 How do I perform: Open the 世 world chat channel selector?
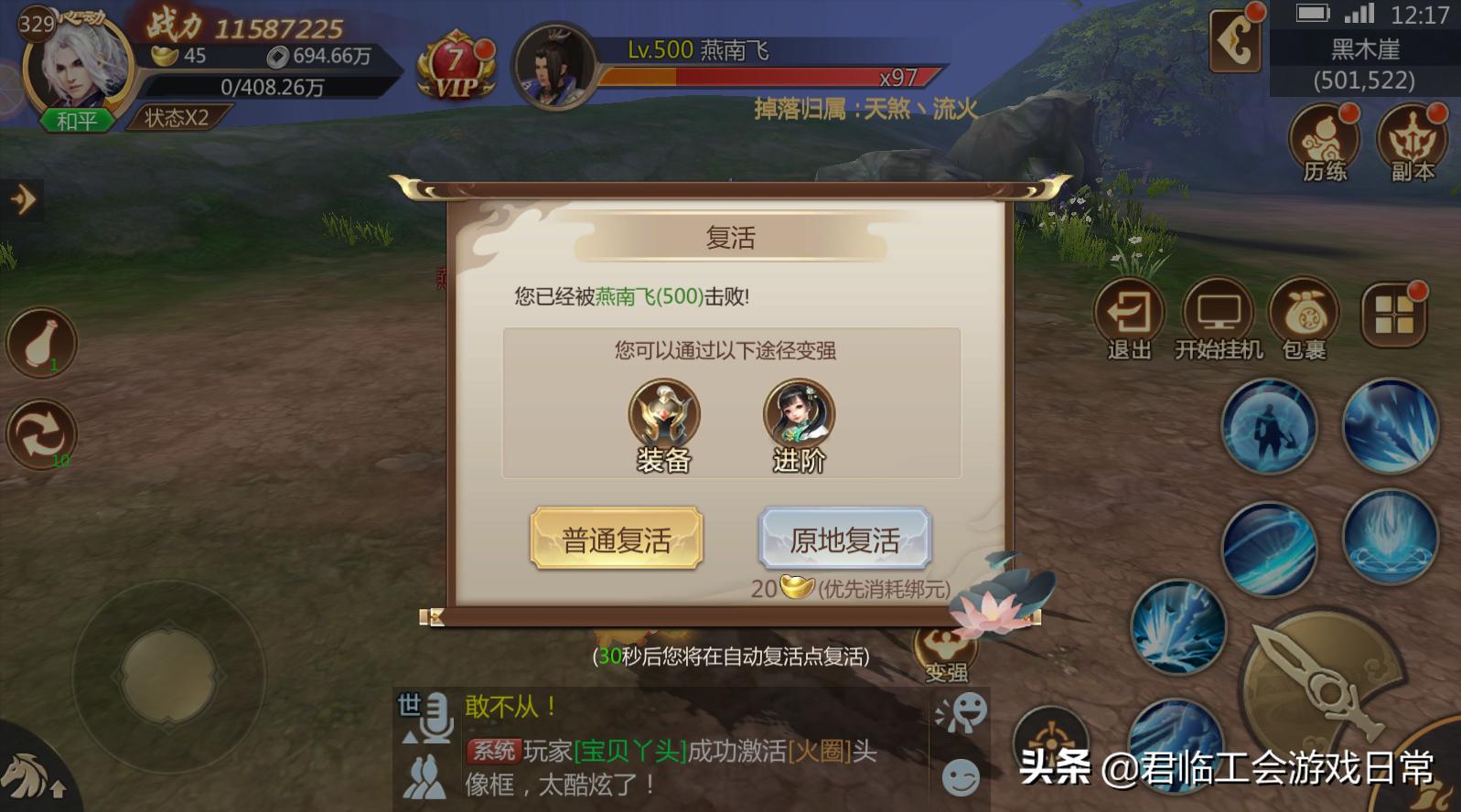409,704
